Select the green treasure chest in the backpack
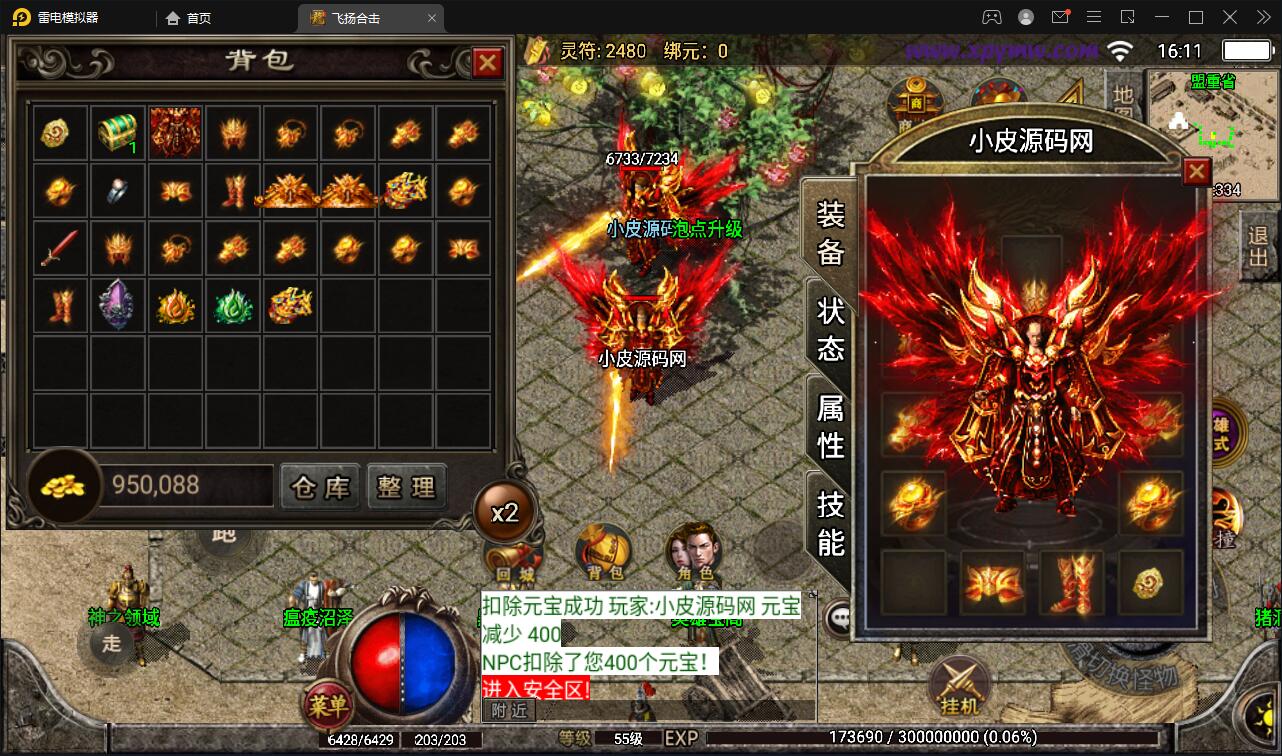1282x756 pixels. click(x=118, y=130)
